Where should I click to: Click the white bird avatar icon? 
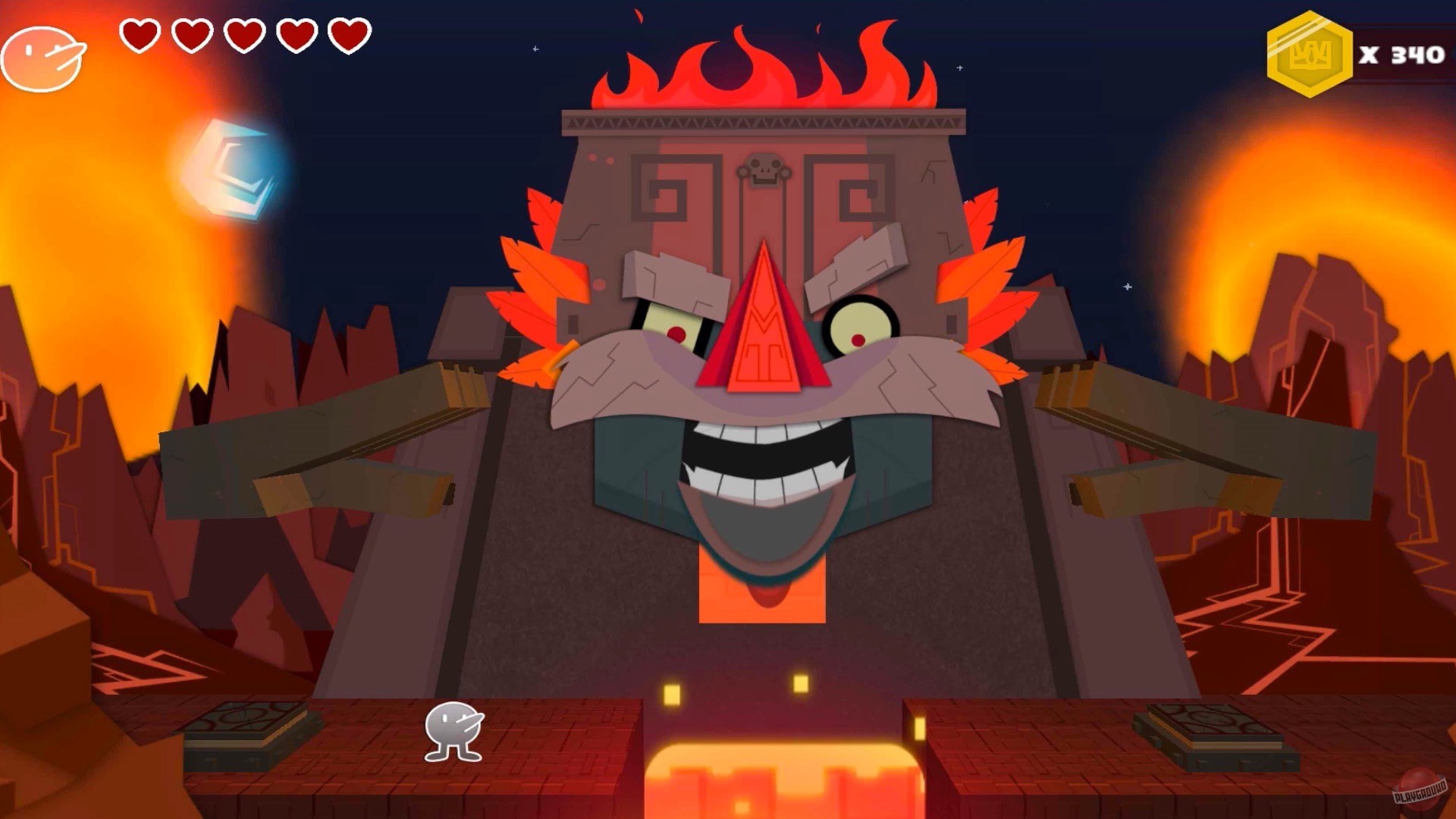point(43,57)
